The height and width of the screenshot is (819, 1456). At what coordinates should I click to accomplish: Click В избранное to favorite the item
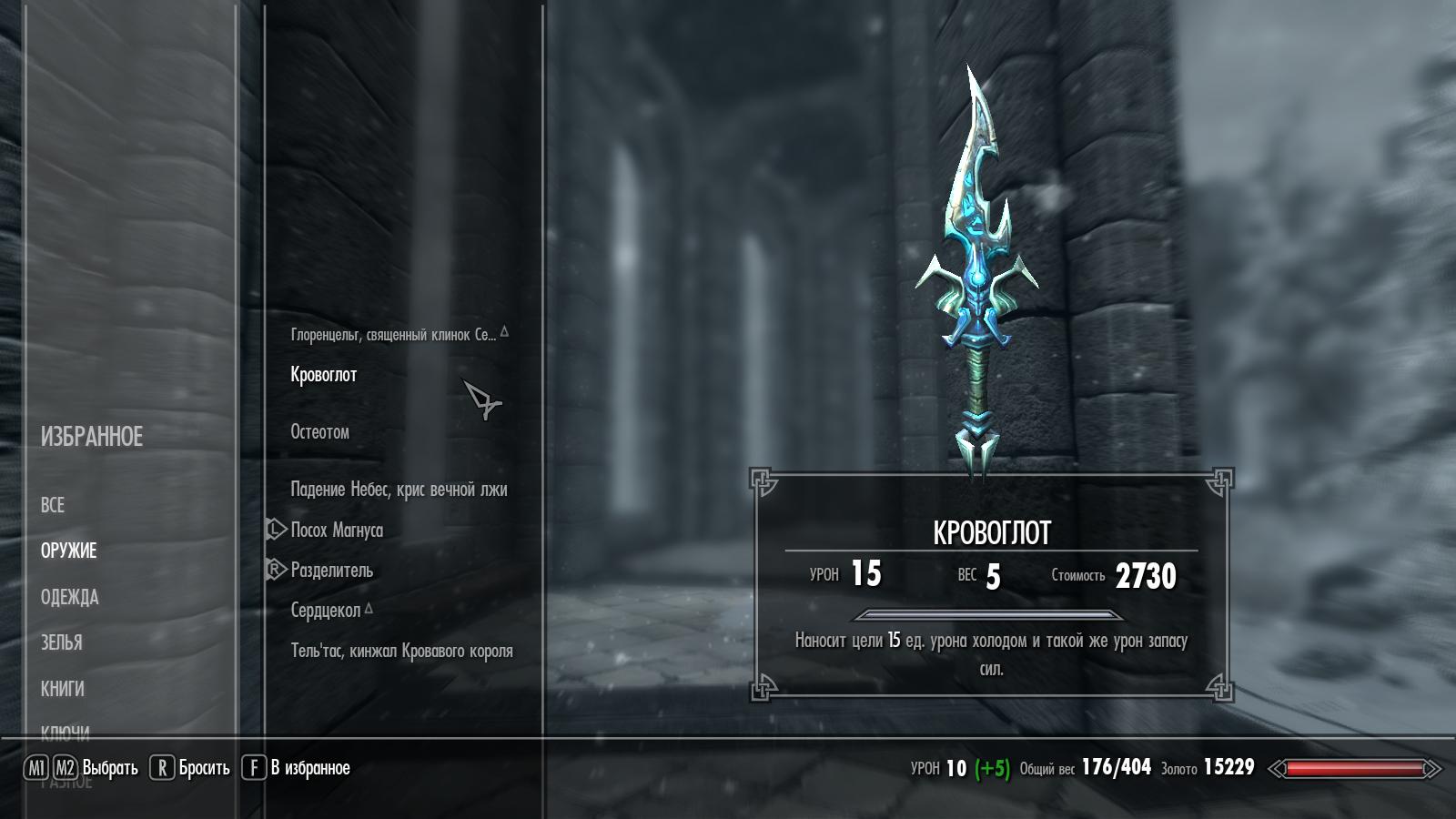click(x=309, y=767)
